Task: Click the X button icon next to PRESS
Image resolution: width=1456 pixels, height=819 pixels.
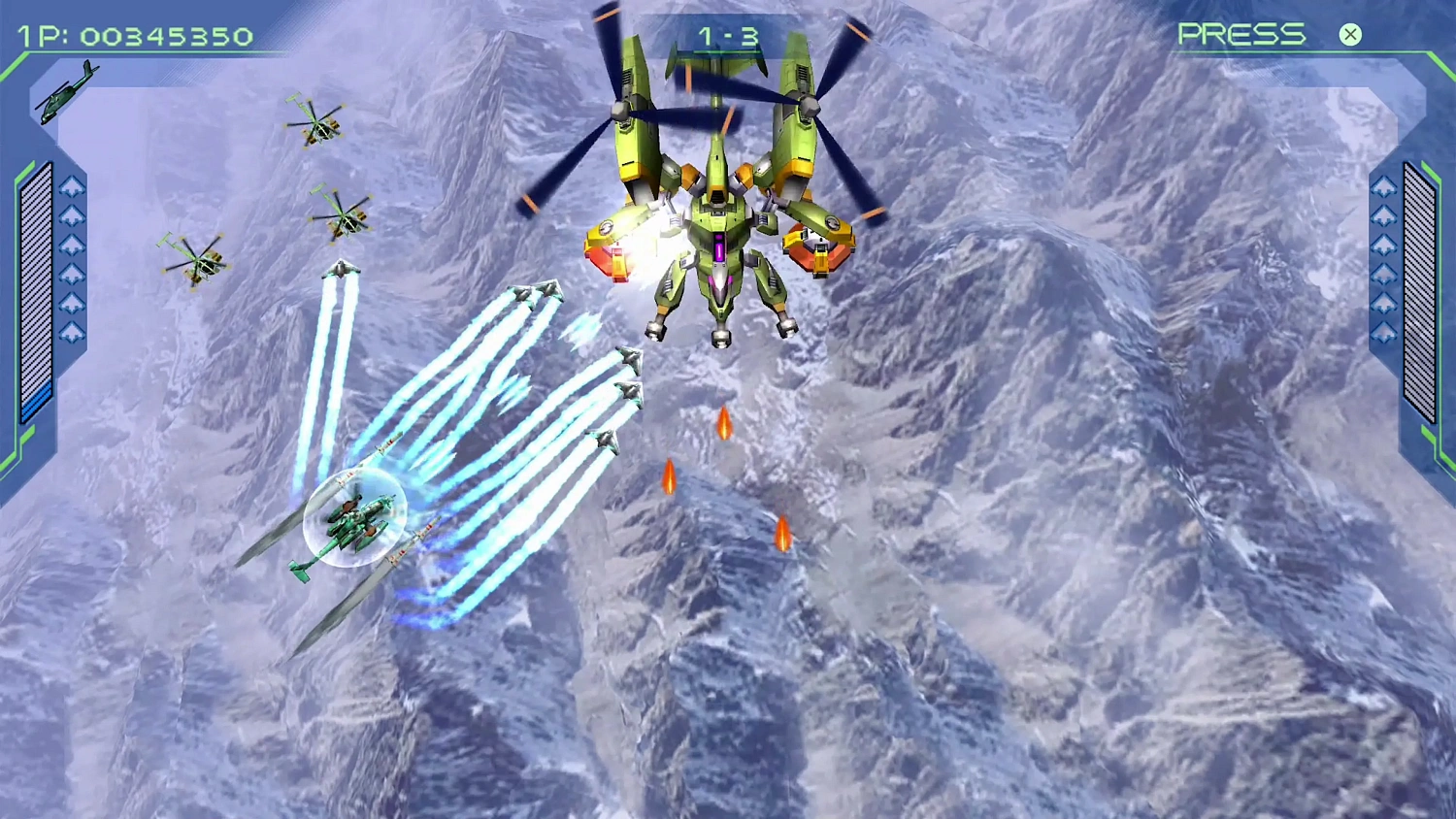Action: (x=1349, y=35)
